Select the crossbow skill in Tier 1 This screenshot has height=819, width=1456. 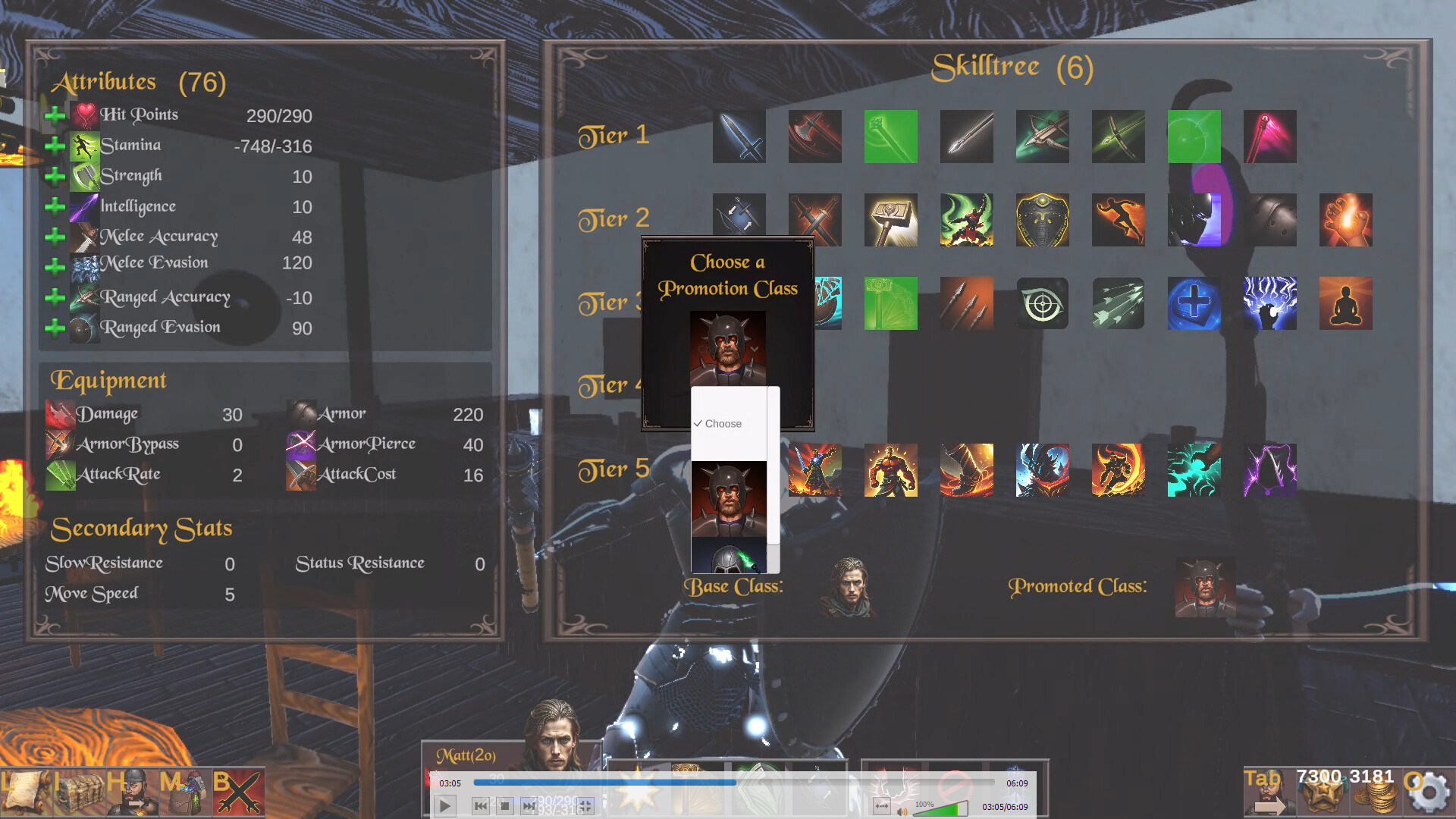[x=1043, y=137]
